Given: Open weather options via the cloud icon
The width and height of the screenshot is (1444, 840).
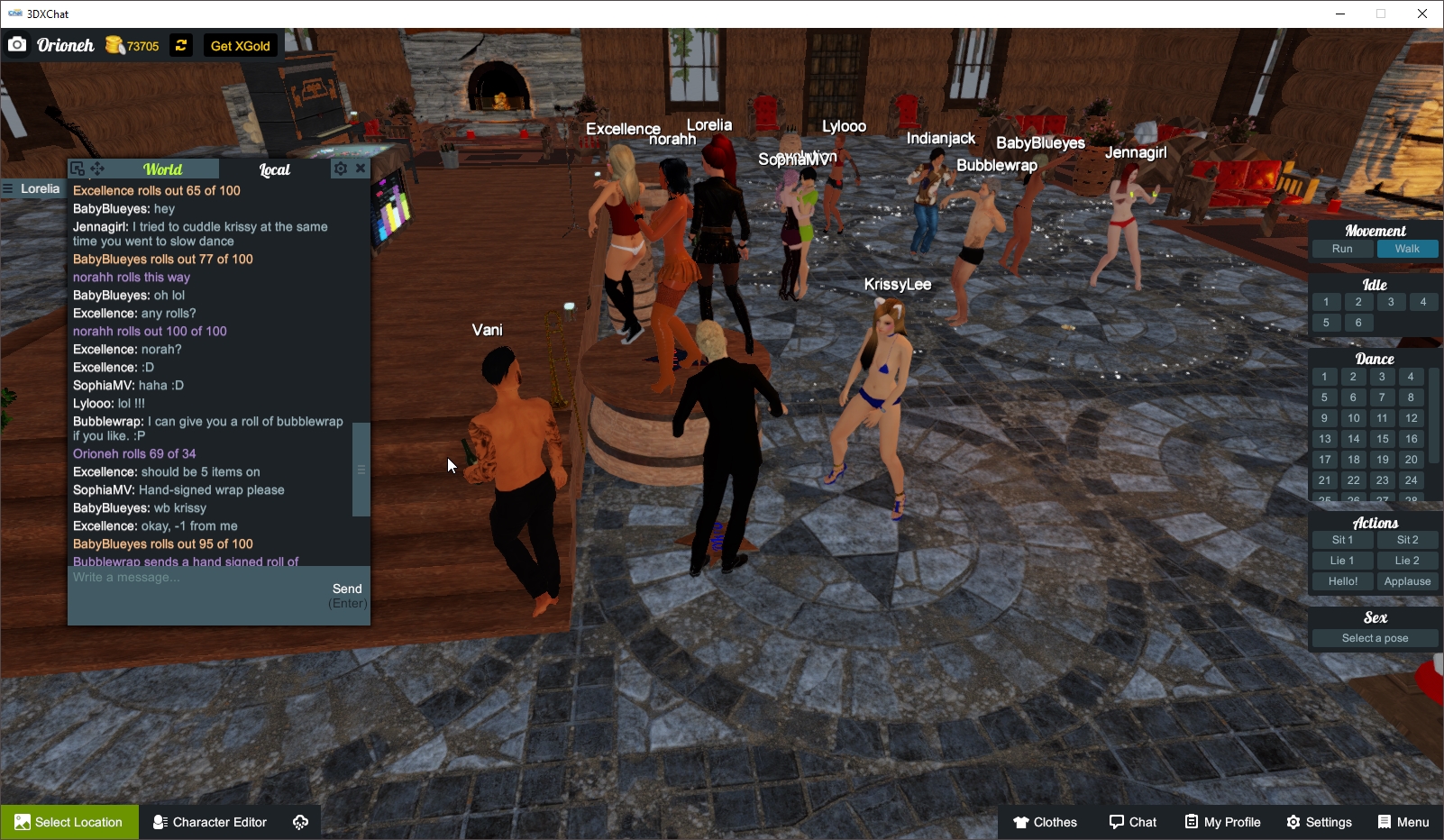Looking at the screenshot, I should tap(300, 821).
